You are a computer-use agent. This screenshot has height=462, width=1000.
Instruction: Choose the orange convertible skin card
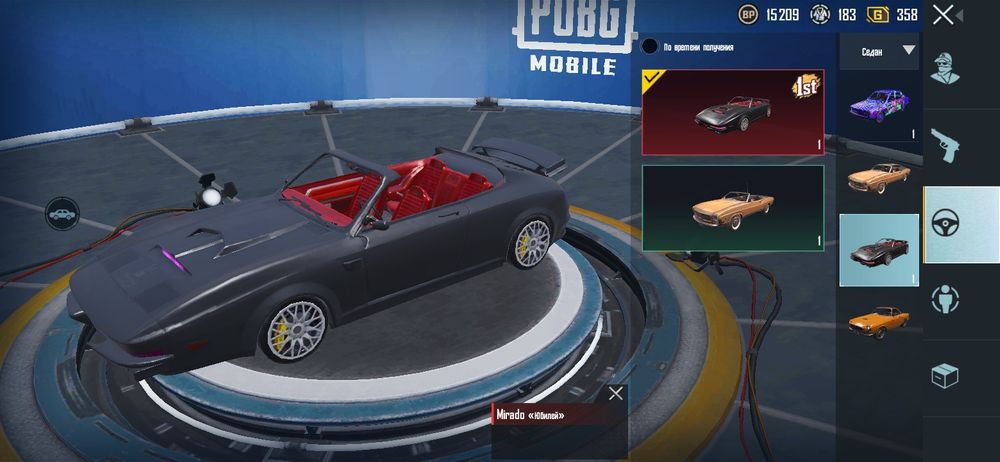(x=733, y=208)
